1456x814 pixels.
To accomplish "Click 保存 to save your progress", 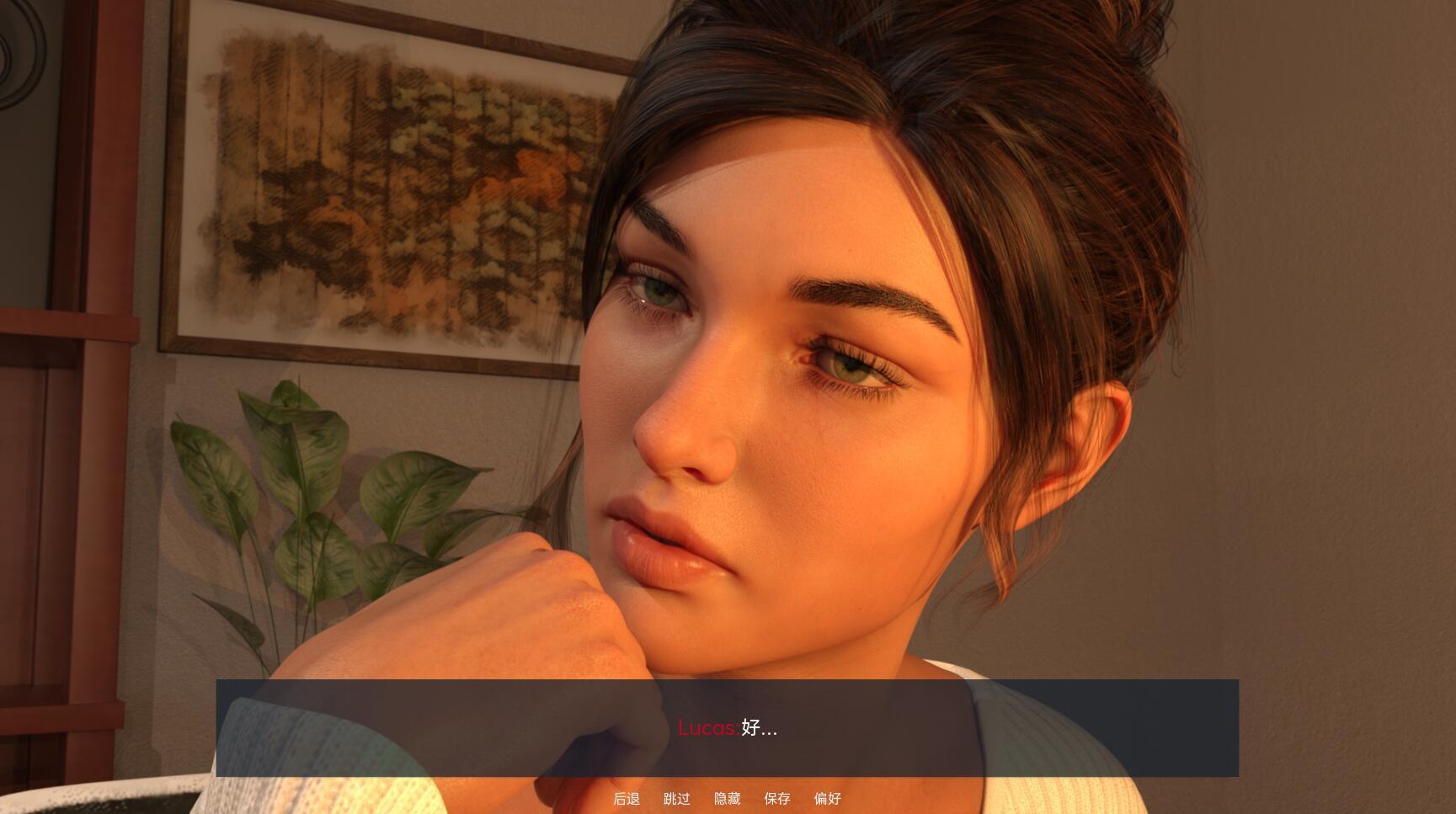I will click(x=776, y=798).
